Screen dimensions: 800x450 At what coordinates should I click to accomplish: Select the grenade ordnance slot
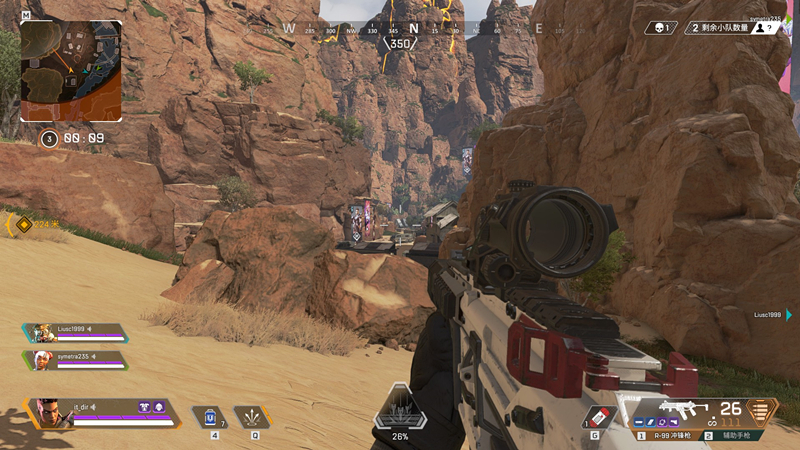pos(595,416)
